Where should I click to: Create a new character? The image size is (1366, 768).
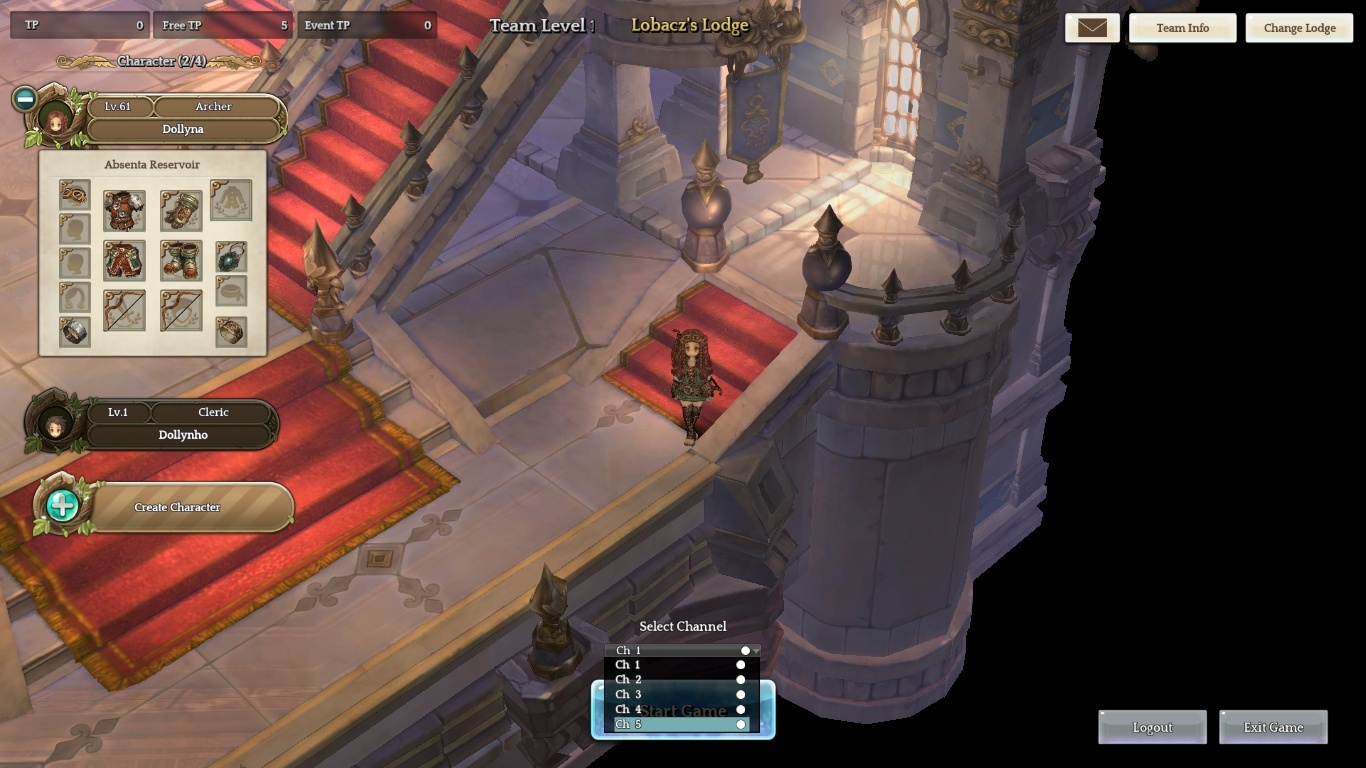point(176,507)
